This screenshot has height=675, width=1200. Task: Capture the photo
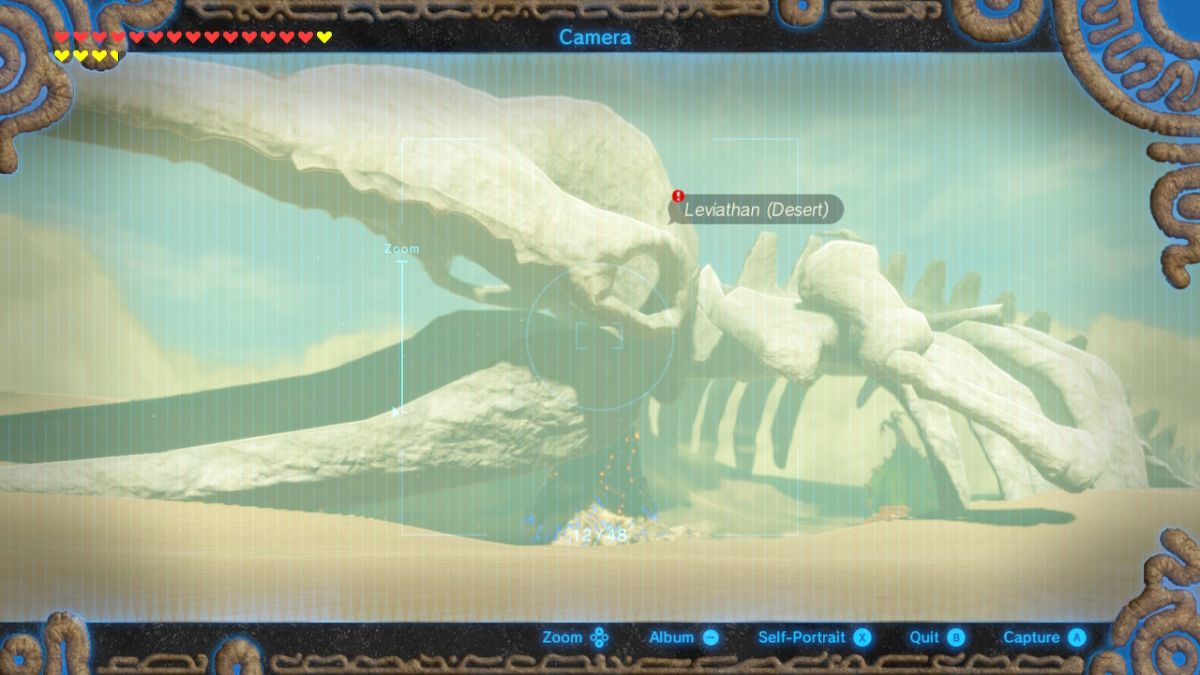1043,637
